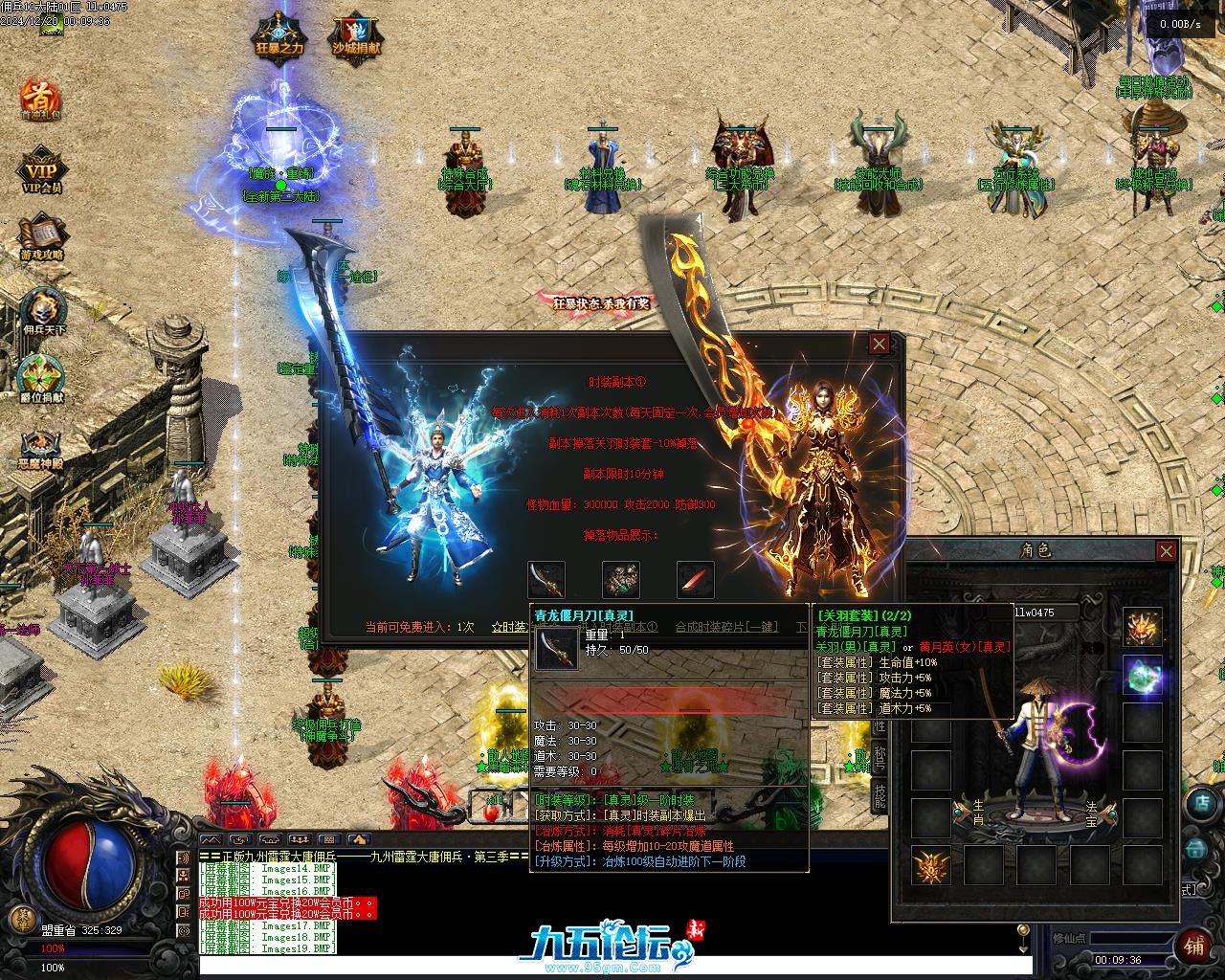Open the 沙城捐献 donation icon

coord(356,36)
